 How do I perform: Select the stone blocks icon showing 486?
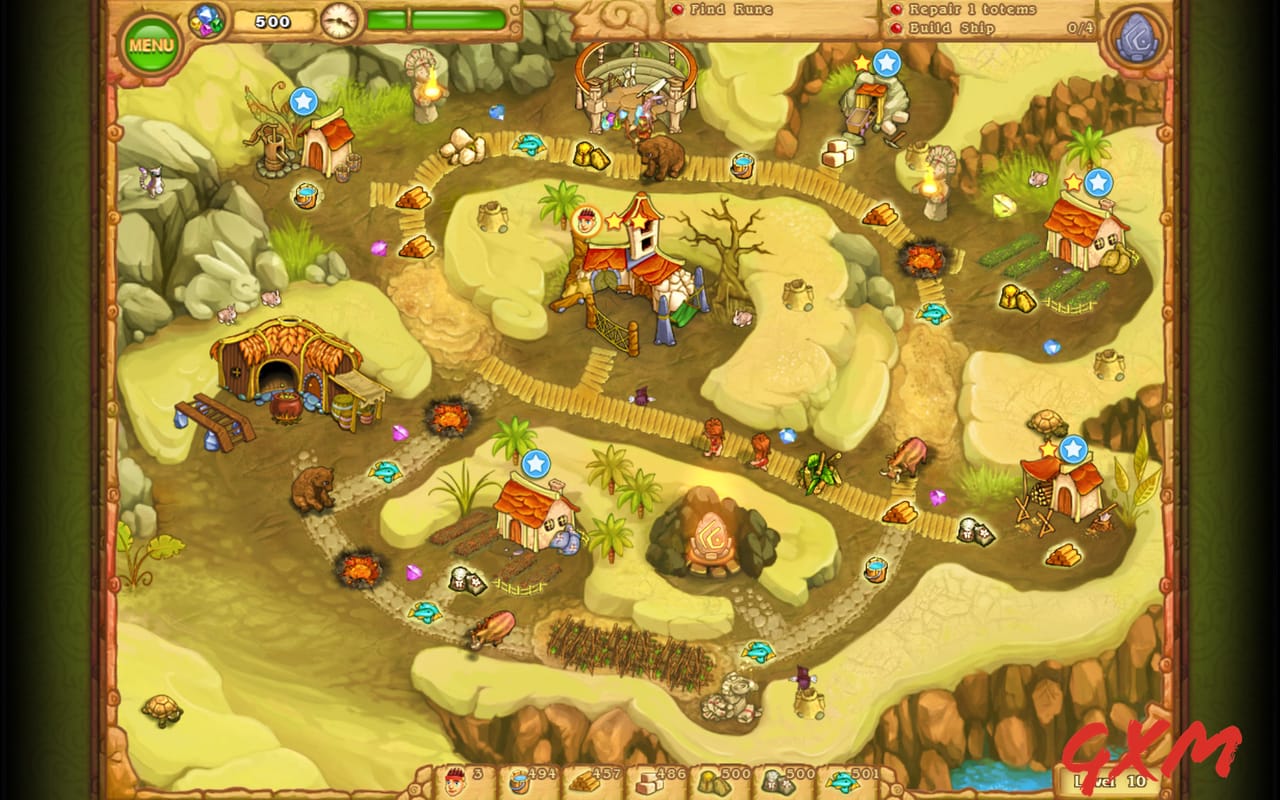pyautogui.click(x=650, y=783)
